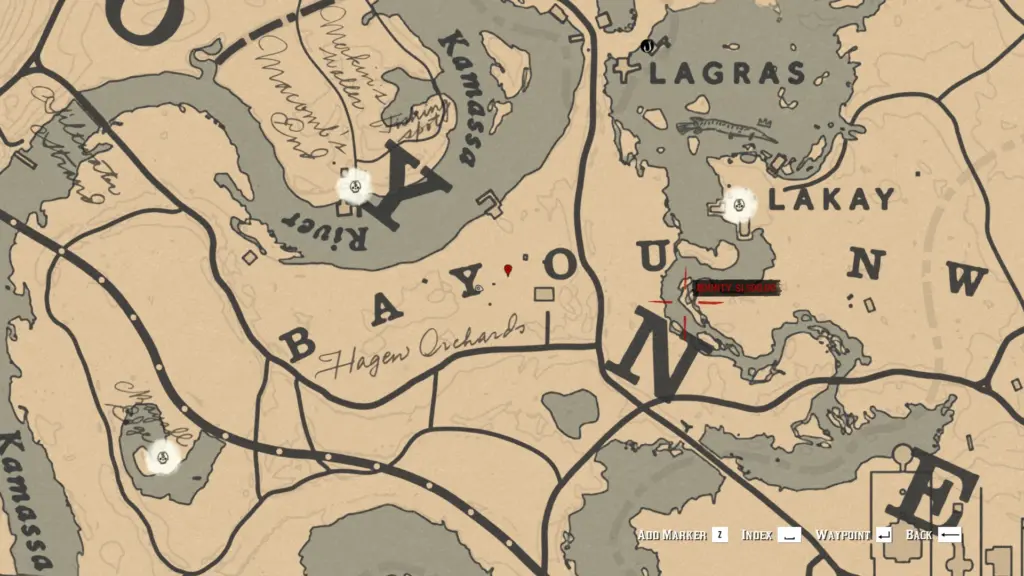
Task: Set a Waypoint using the bottom bar
Action: click(x=853, y=535)
